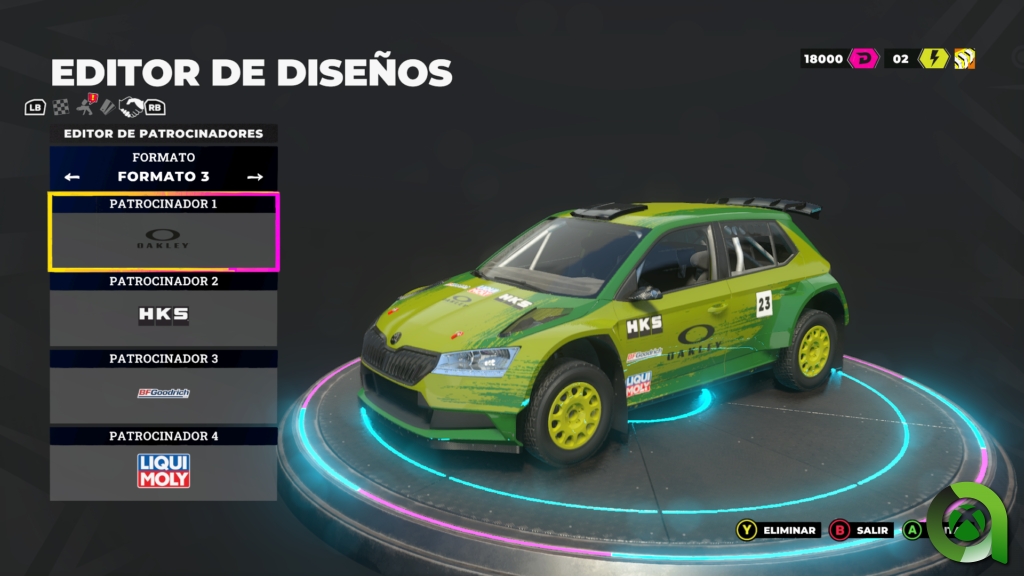
Task: Pick the Patrocinador 4 Liqui Moly slot
Action: (163, 470)
